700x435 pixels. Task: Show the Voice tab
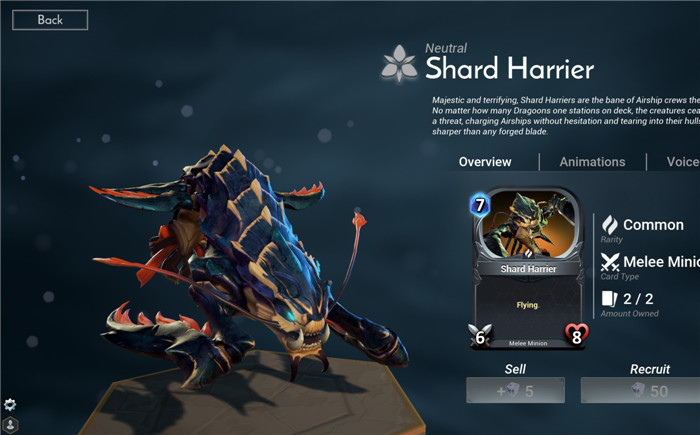(683, 162)
